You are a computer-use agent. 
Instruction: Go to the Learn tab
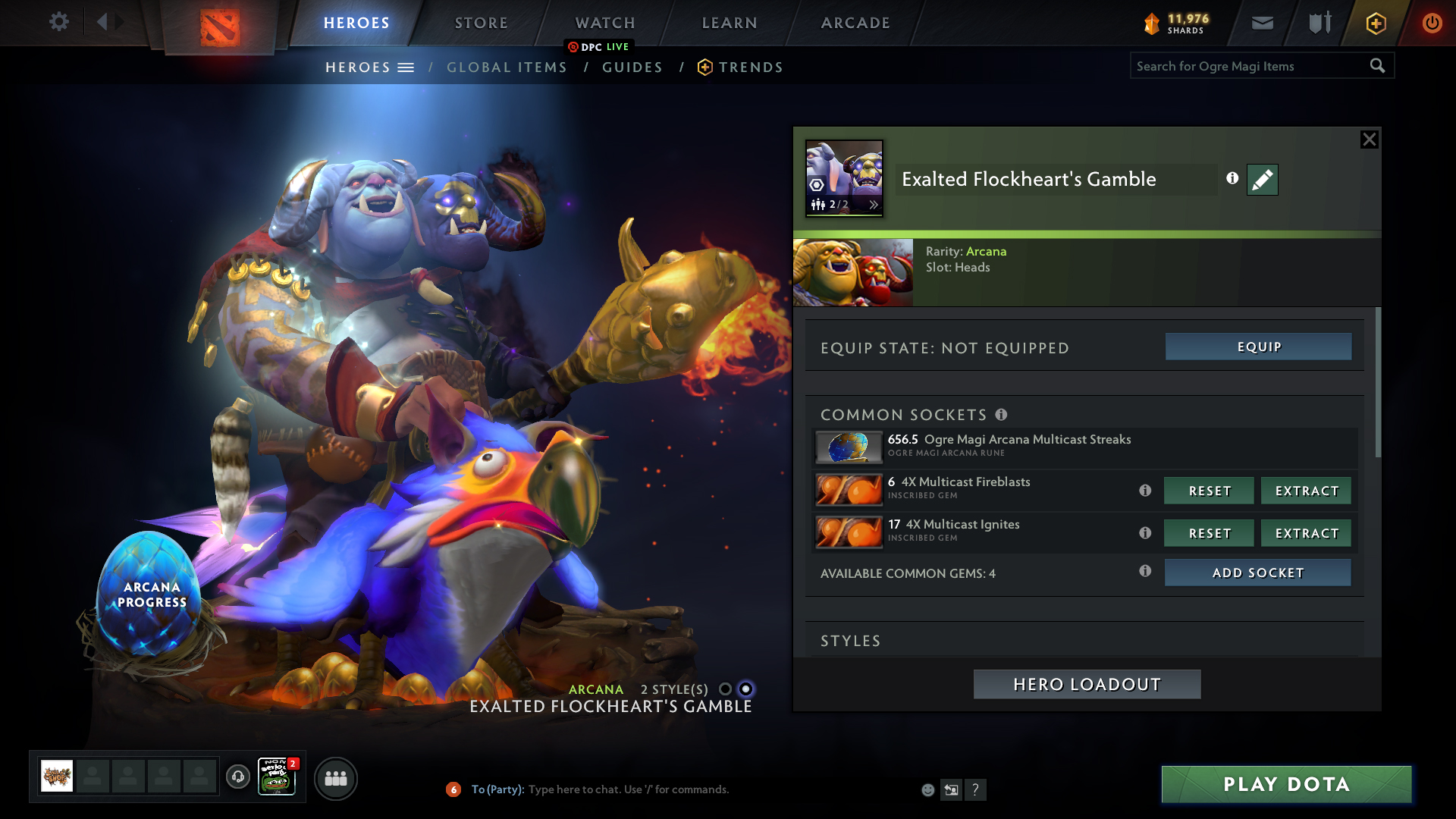730,23
